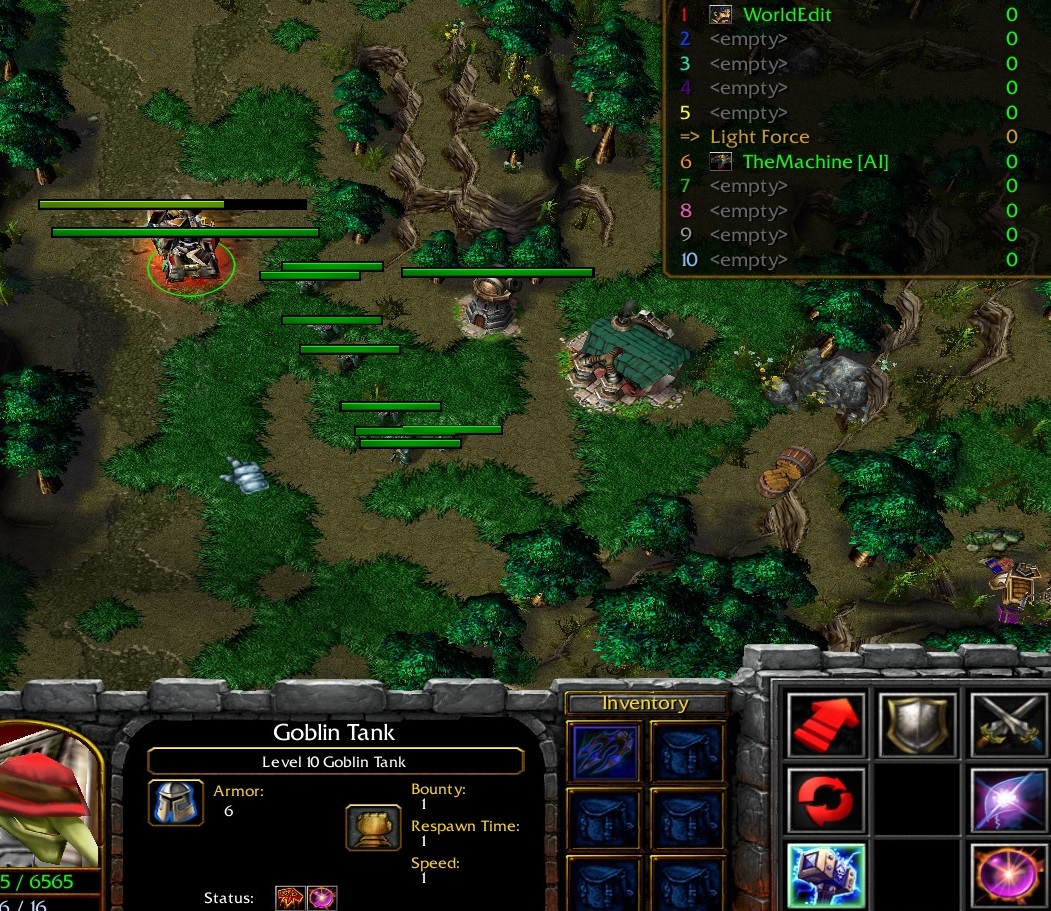Select TheMachine [AI] row in the scoreboard
The image size is (1051, 911).
pos(814,161)
